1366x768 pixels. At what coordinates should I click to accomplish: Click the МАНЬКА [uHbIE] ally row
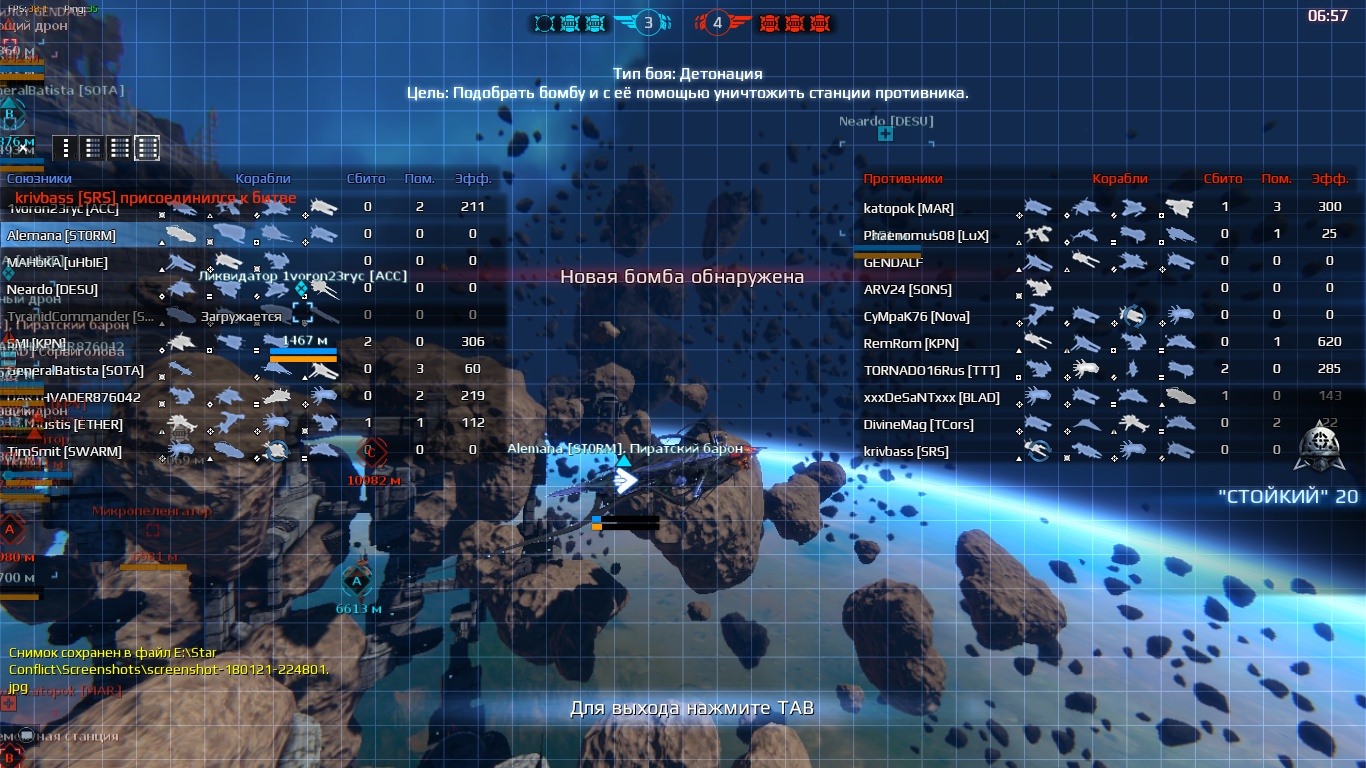click(57, 262)
